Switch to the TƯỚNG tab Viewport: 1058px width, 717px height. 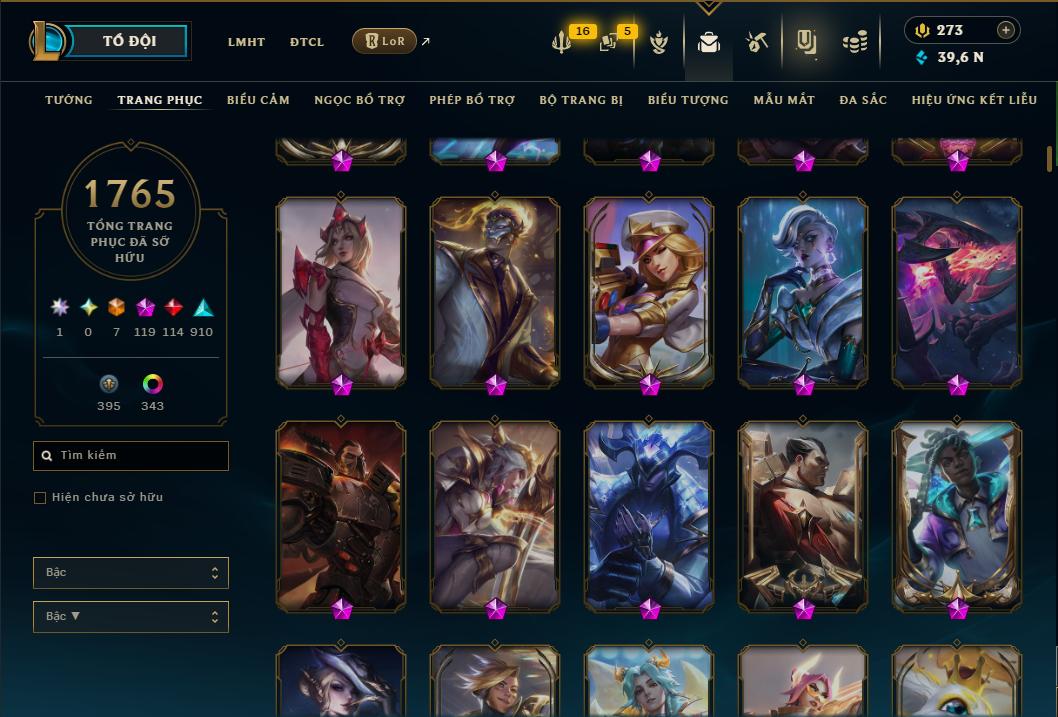[x=69, y=100]
